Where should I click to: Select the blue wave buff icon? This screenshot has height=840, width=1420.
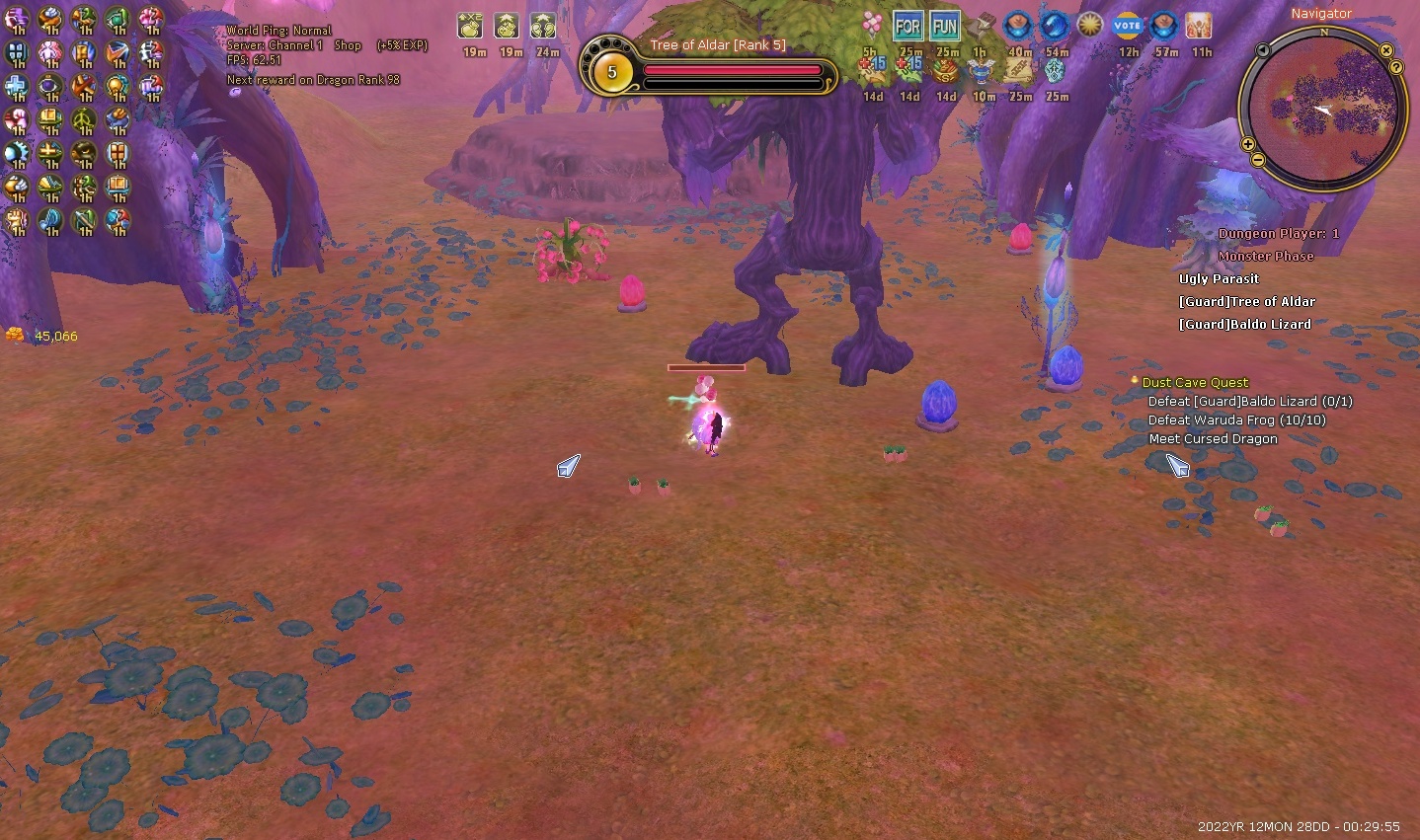tap(1055, 27)
